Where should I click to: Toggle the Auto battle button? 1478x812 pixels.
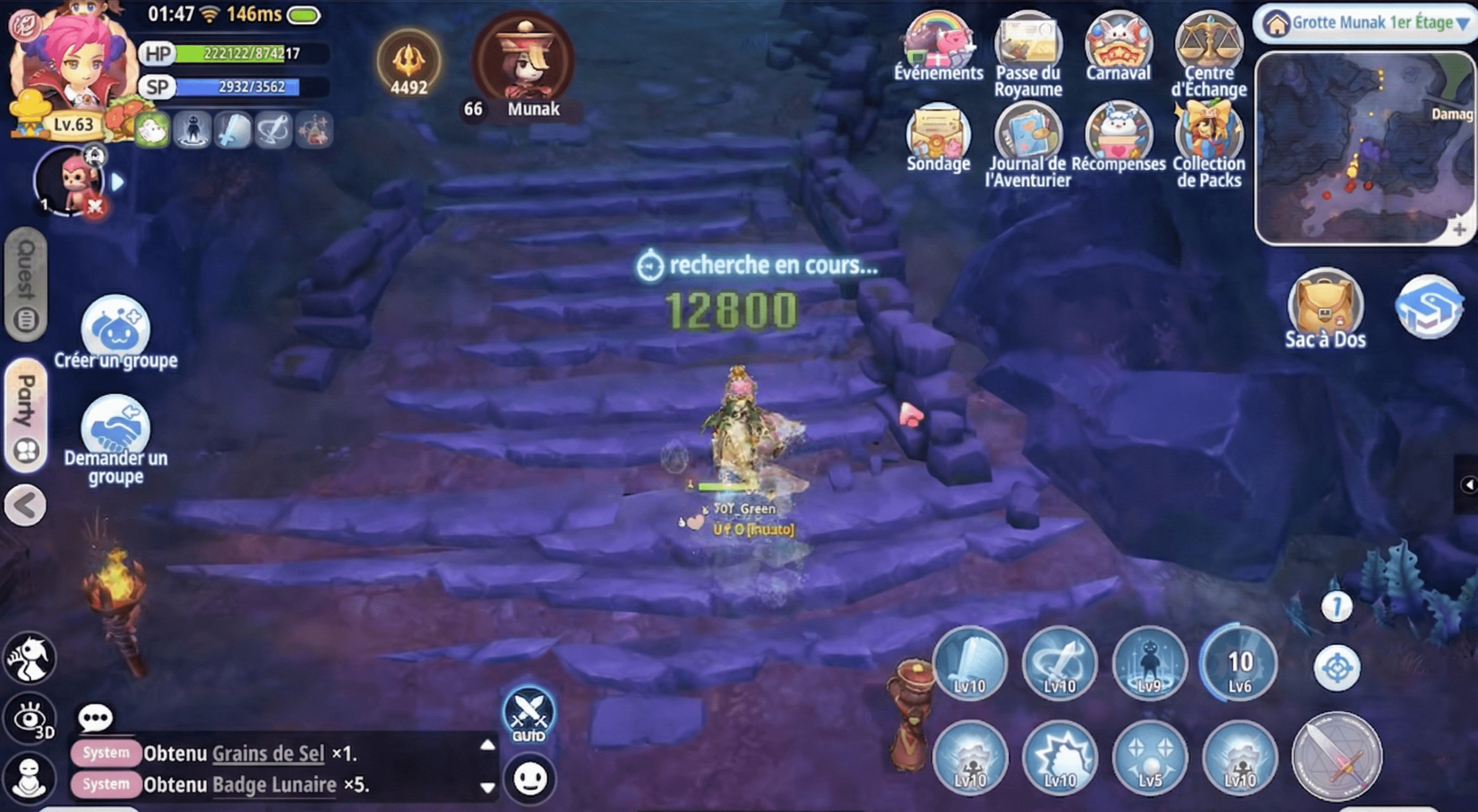(528, 716)
